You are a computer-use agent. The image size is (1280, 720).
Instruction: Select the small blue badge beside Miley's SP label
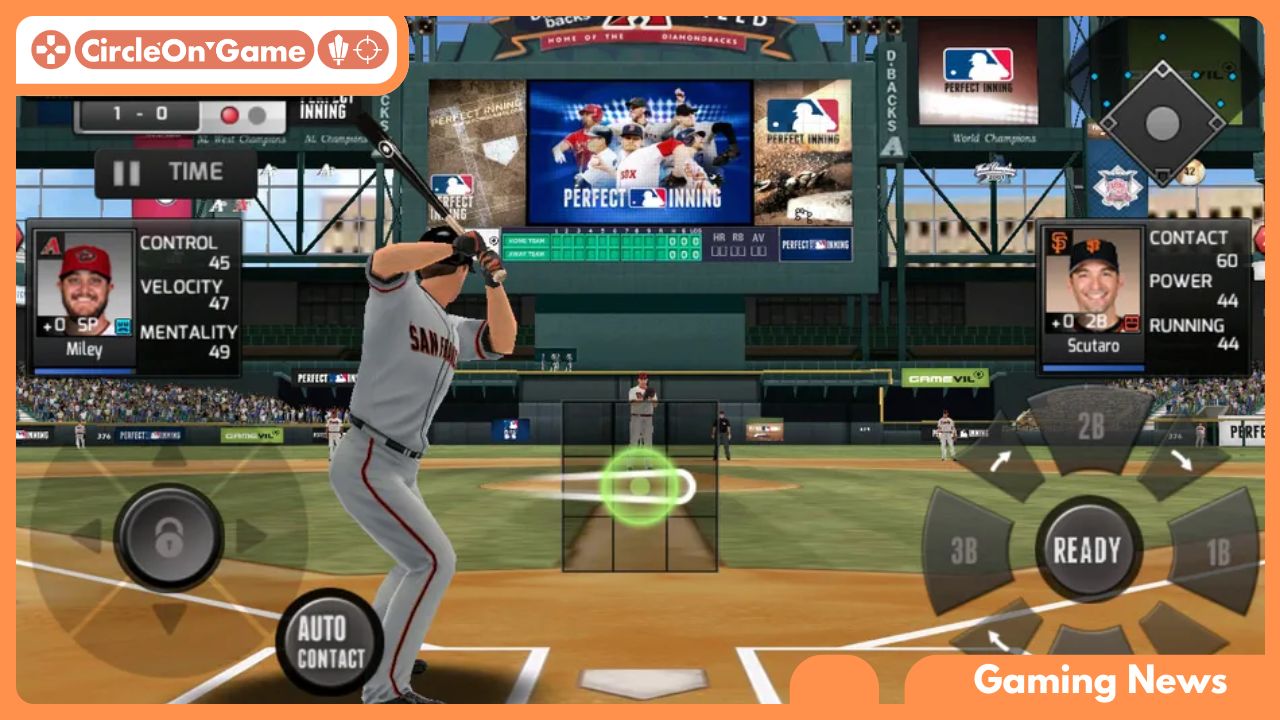coord(122,325)
